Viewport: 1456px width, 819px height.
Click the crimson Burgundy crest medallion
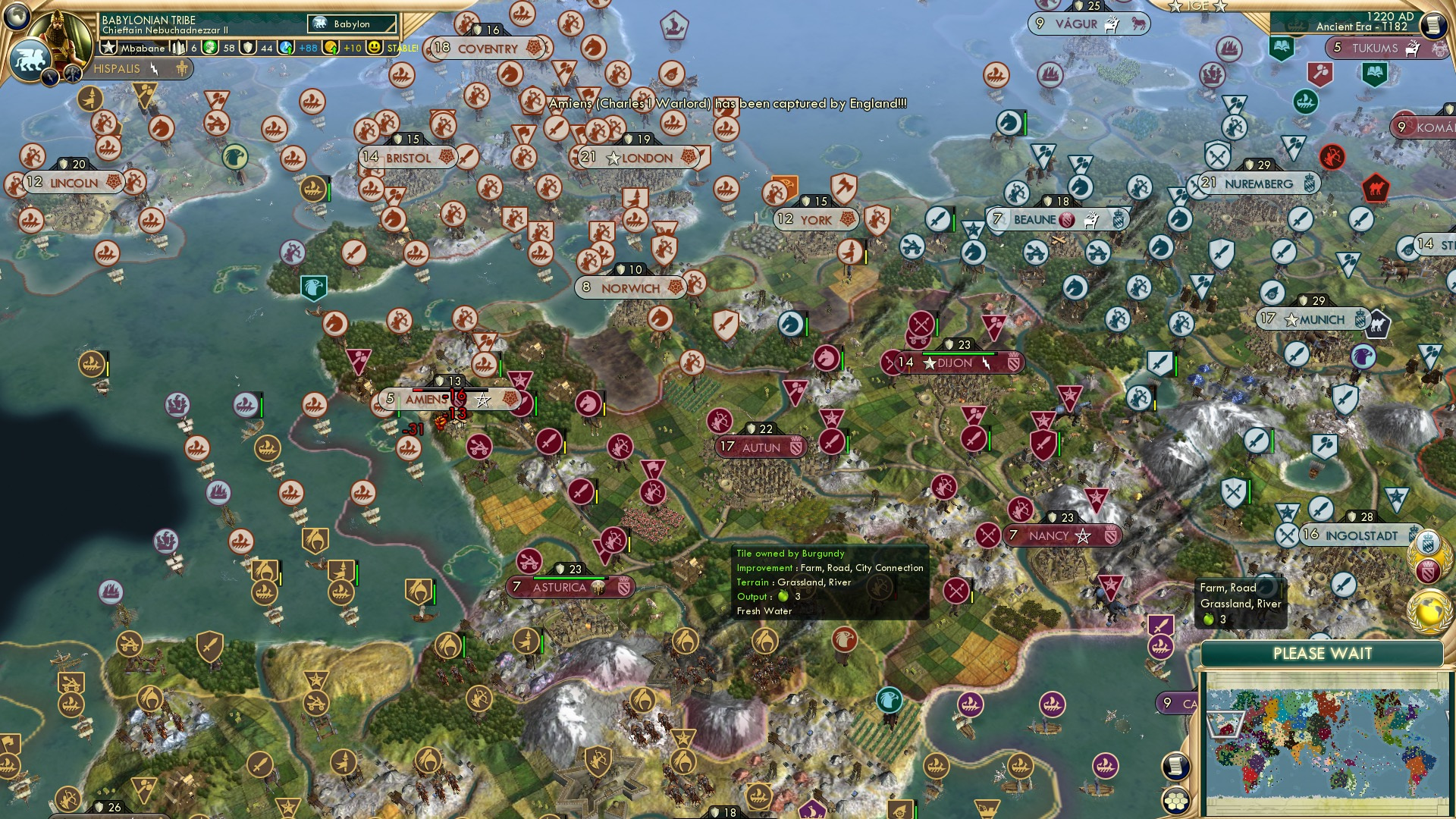coord(1429,569)
